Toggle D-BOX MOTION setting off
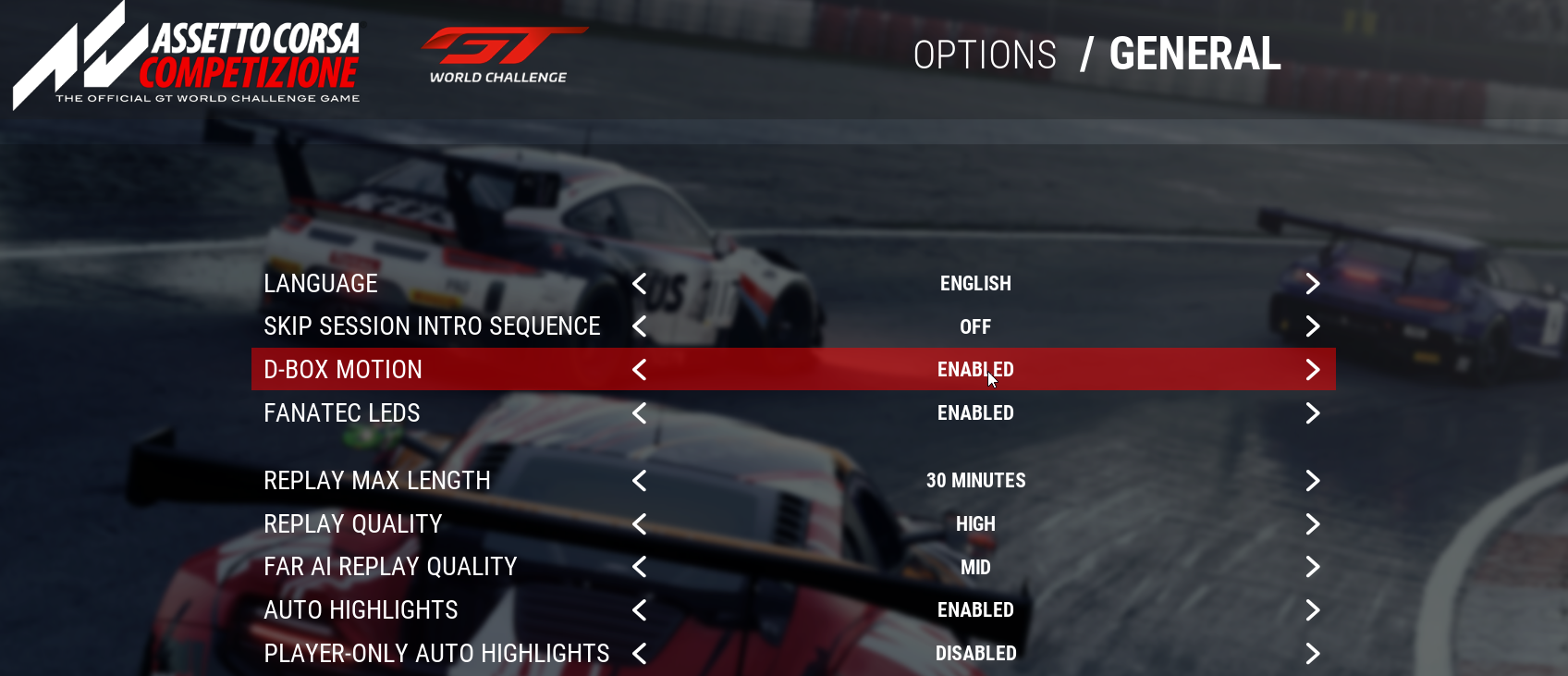This screenshot has height=676, width=1568. click(1313, 369)
